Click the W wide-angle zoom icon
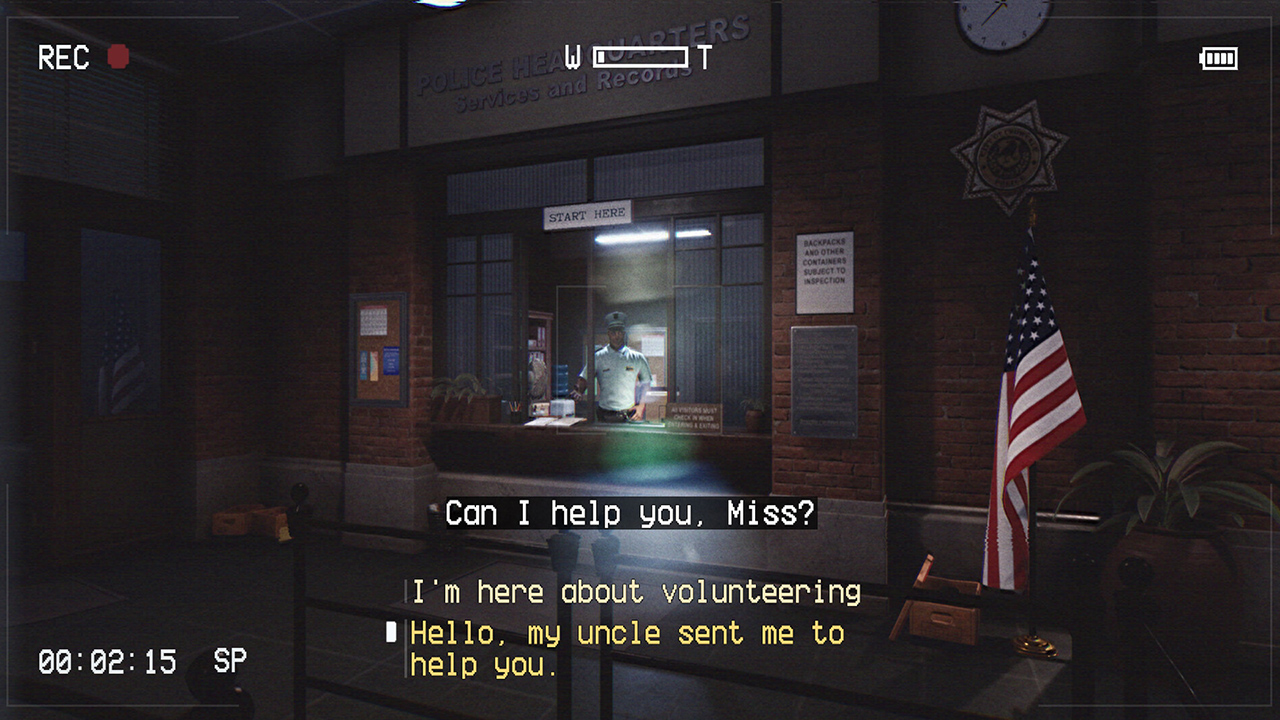 572,57
